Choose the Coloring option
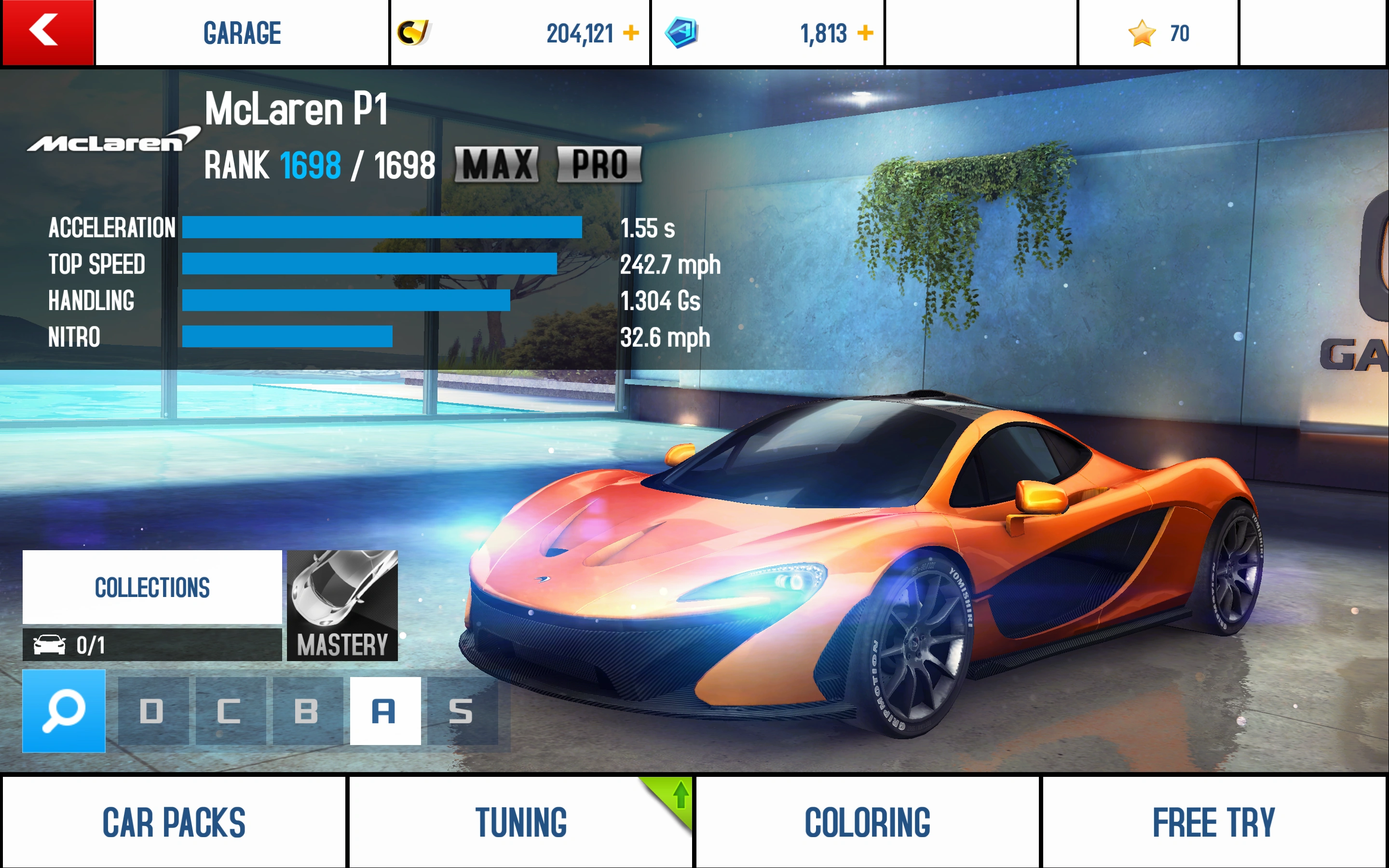 coord(867,822)
